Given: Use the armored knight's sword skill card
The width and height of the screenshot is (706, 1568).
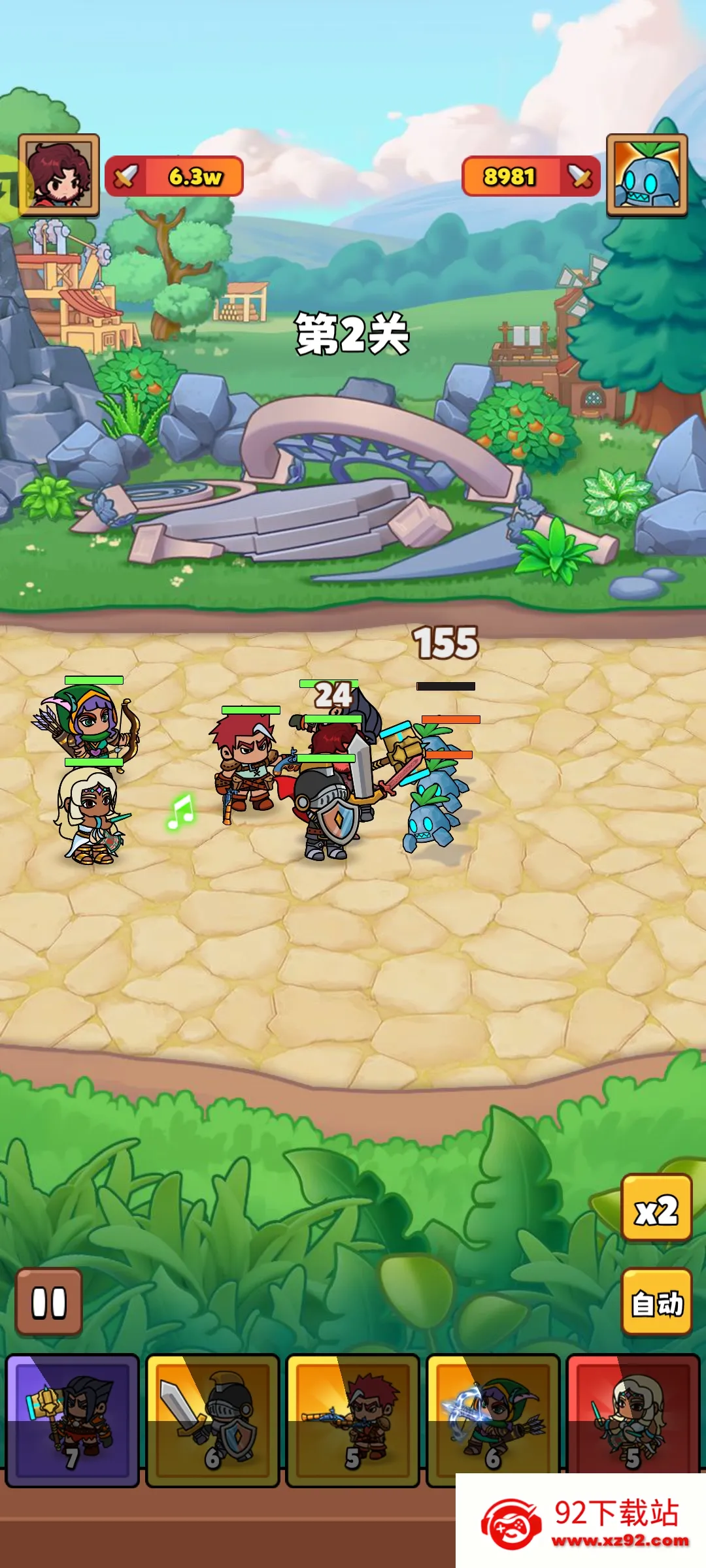Looking at the screenshot, I should (x=212, y=1420).
